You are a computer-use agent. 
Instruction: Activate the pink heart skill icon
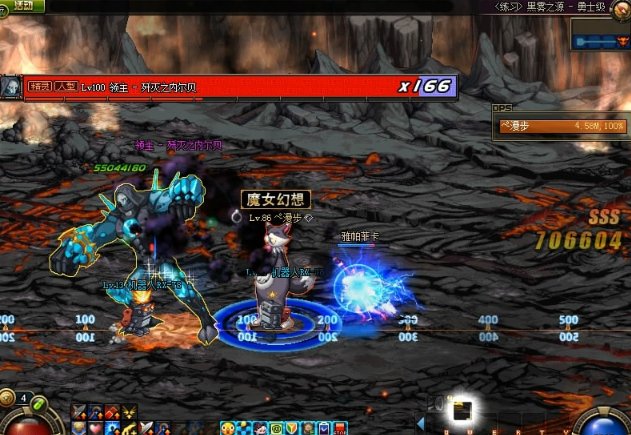[x=95, y=428]
